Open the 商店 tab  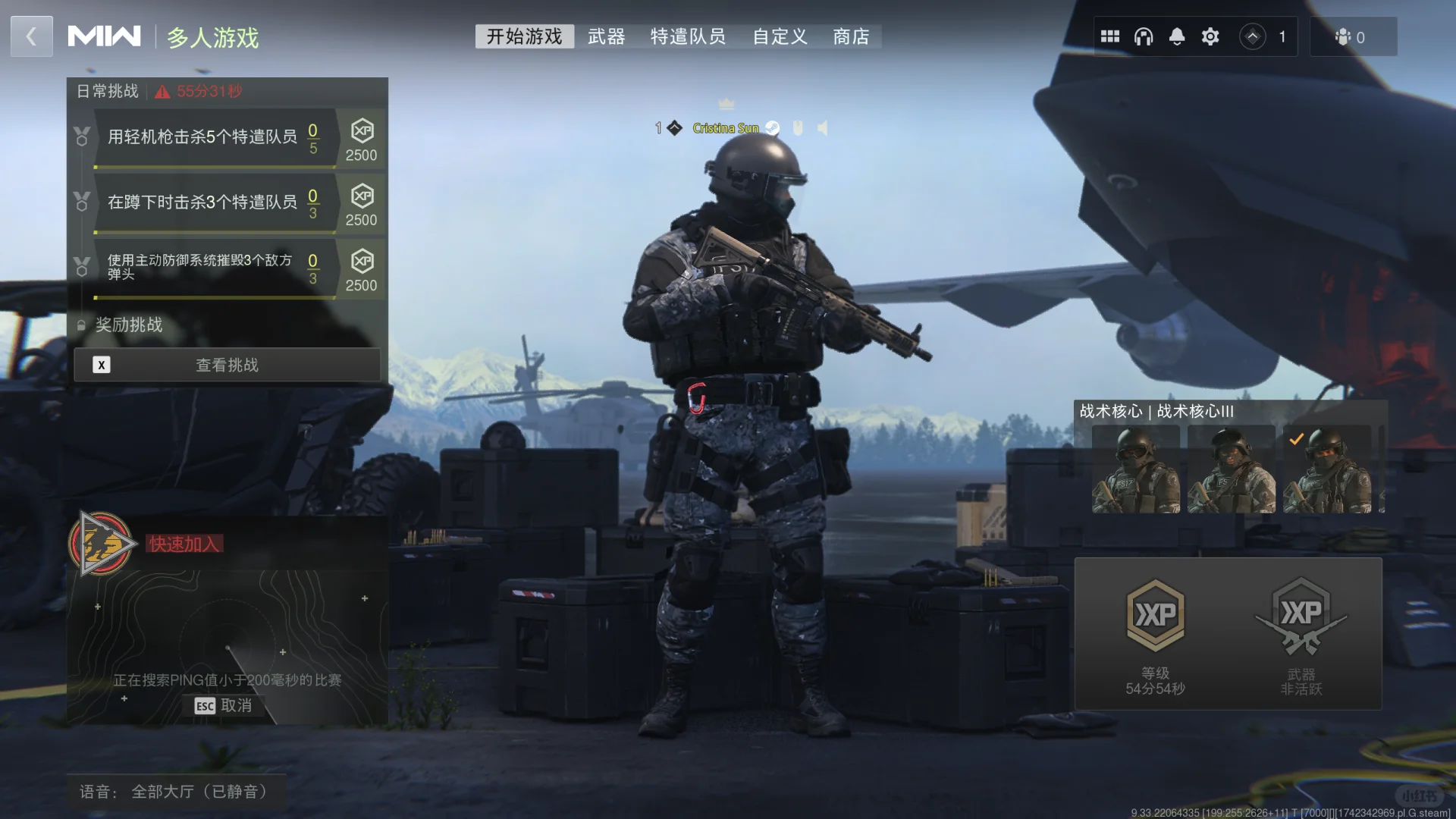pos(851,36)
